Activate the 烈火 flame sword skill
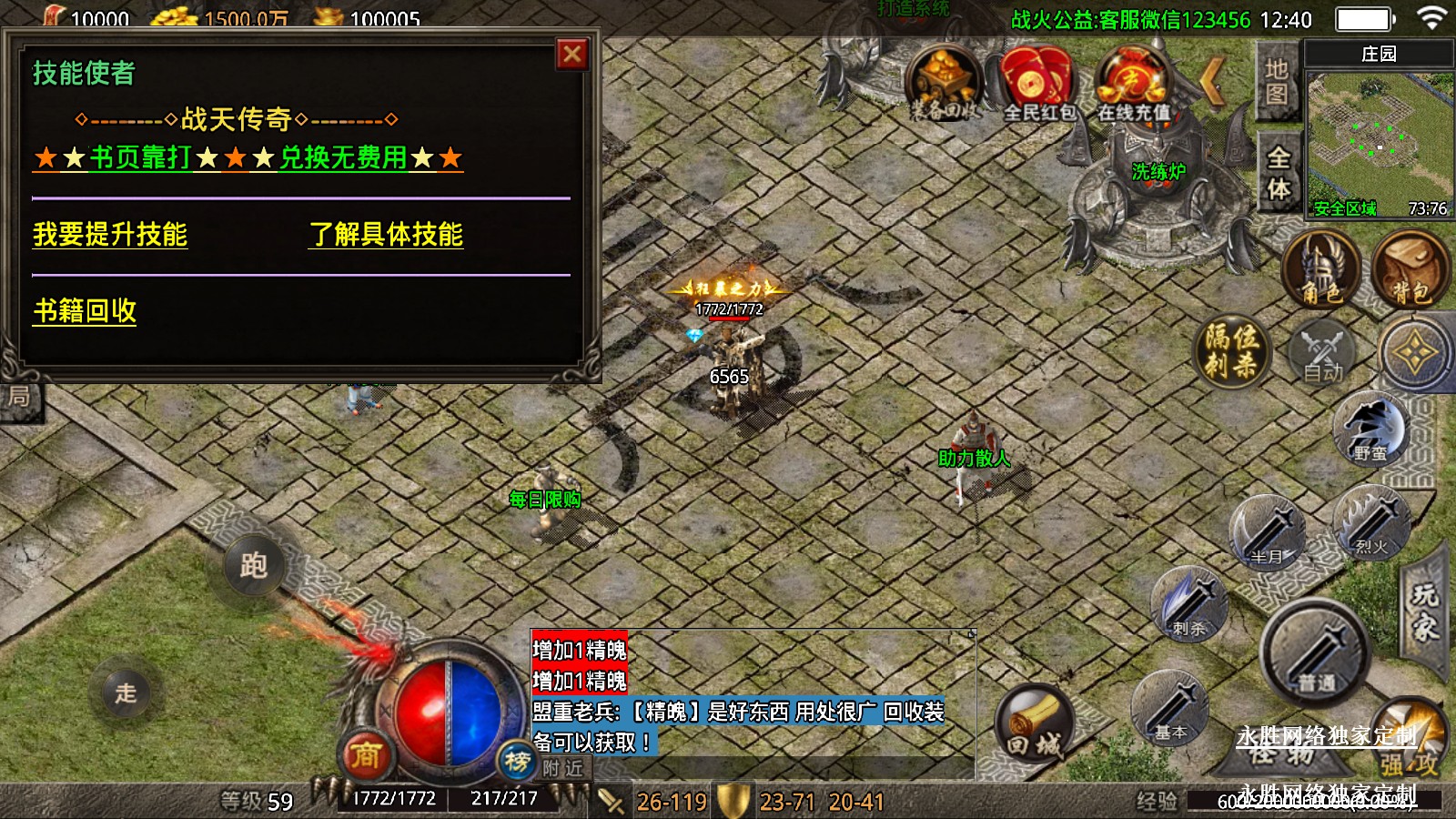 (x=1371, y=522)
